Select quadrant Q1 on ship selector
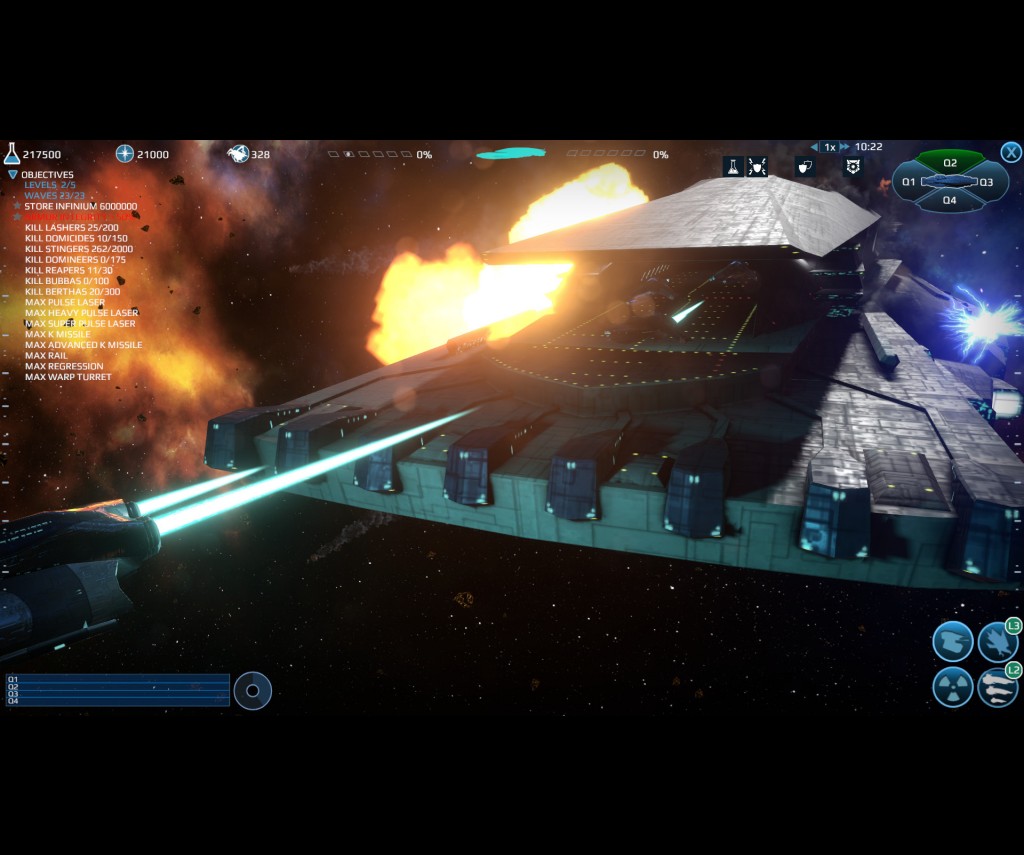The width and height of the screenshot is (1024, 855). (909, 182)
